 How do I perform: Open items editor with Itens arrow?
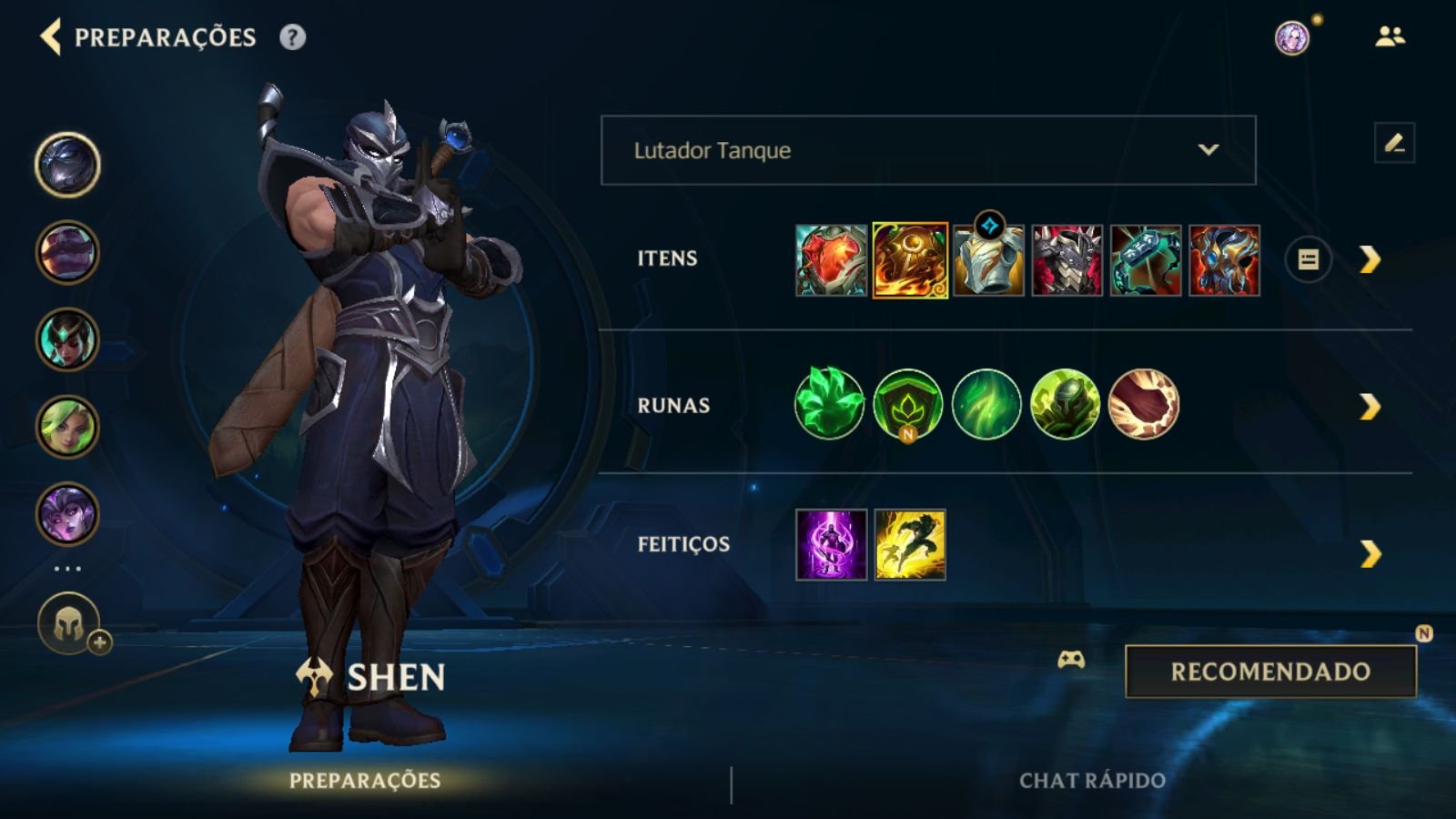point(1370,260)
